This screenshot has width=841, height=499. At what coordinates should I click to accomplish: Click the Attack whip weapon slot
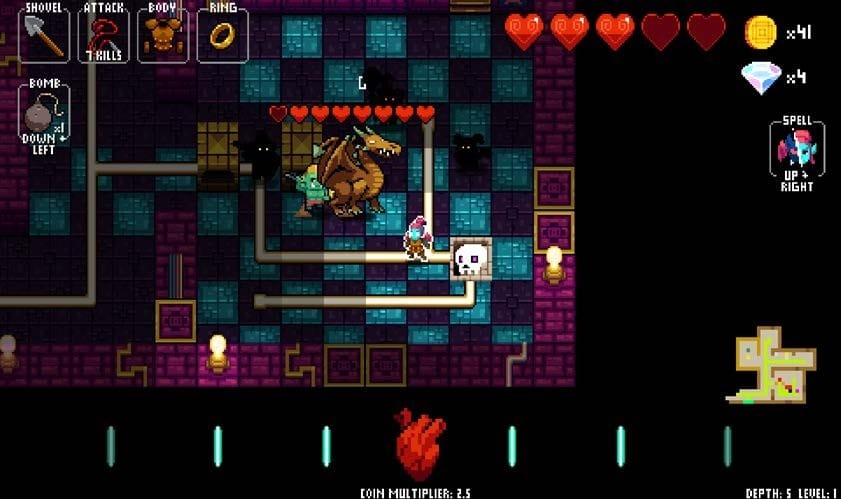click(x=103, y=34)
